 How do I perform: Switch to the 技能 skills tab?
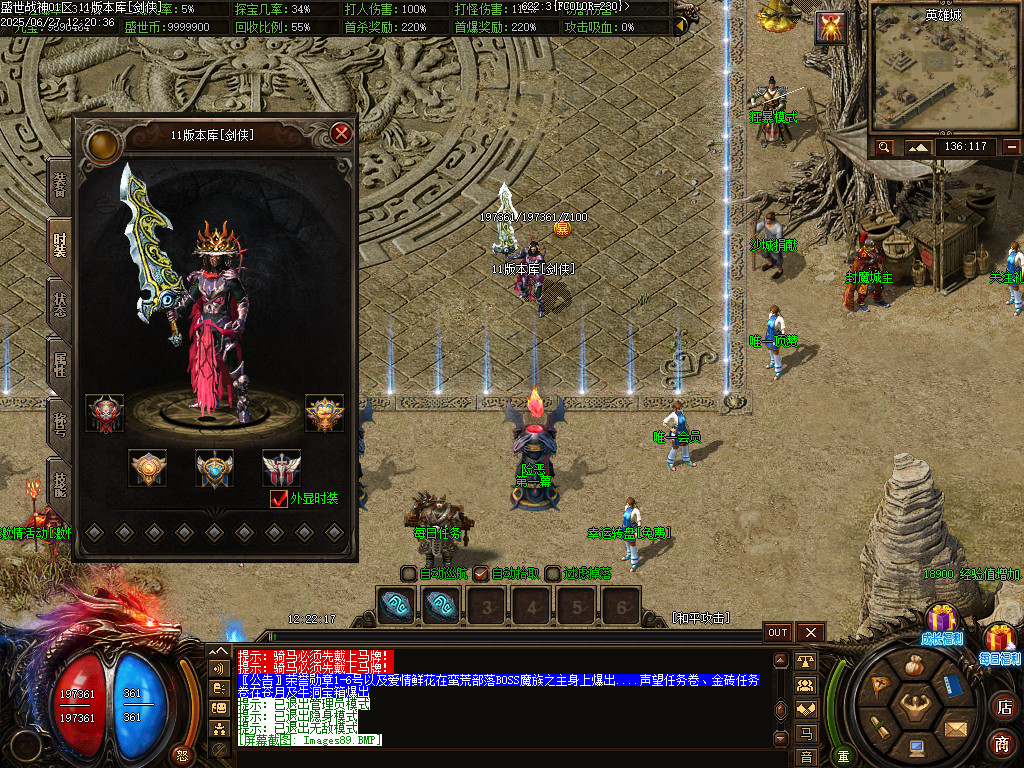pyautogui.click(x=60, y=483)
